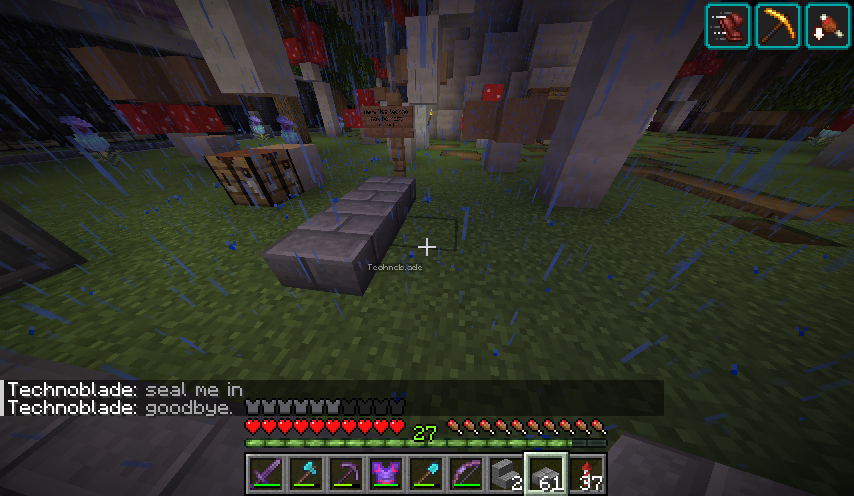The image size is (854, 496).
Task: Select the highlighted stone slab stack
Action: 547,473
